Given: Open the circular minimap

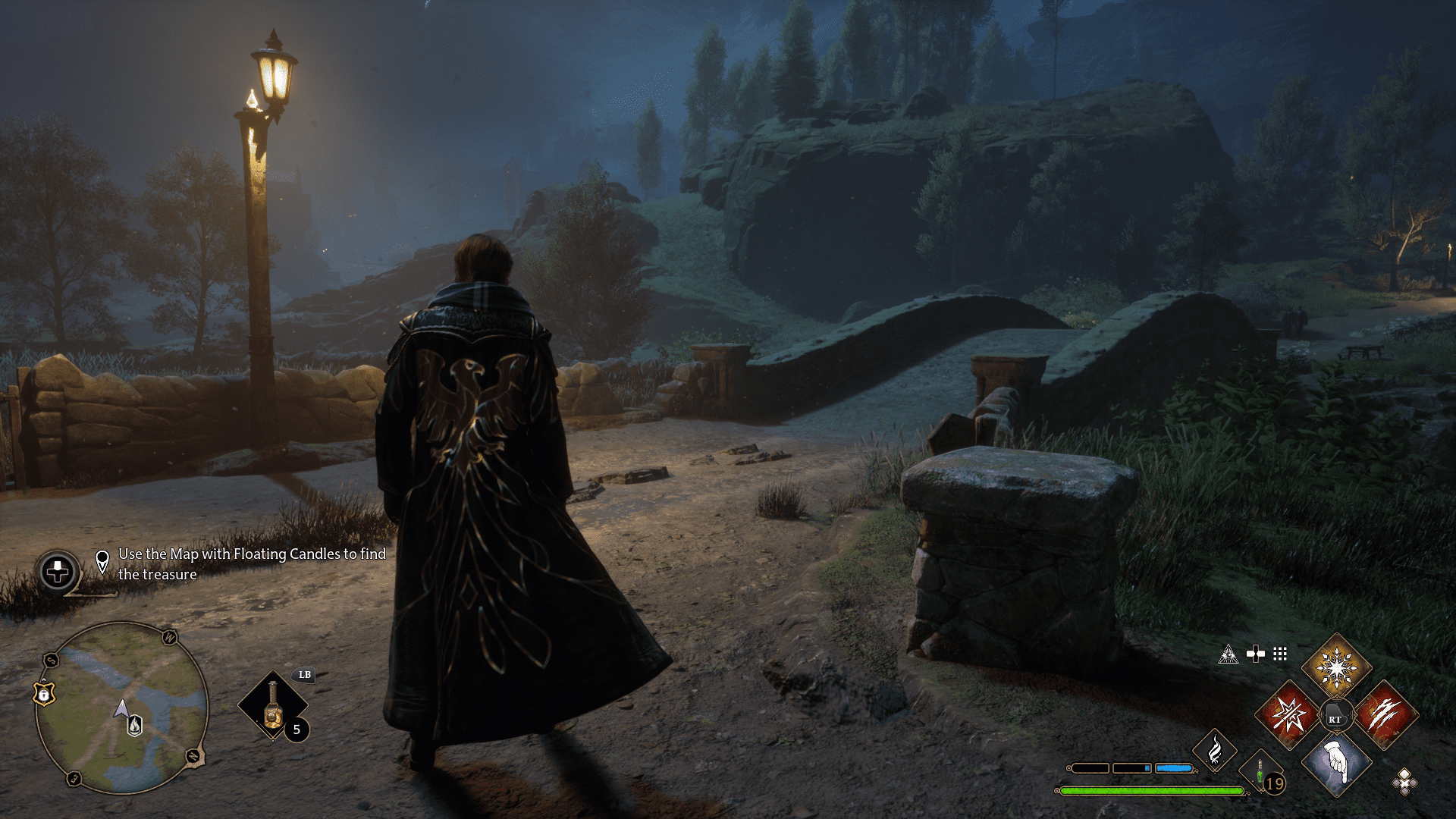Looking at the screenshot, I should pos(121,707).
